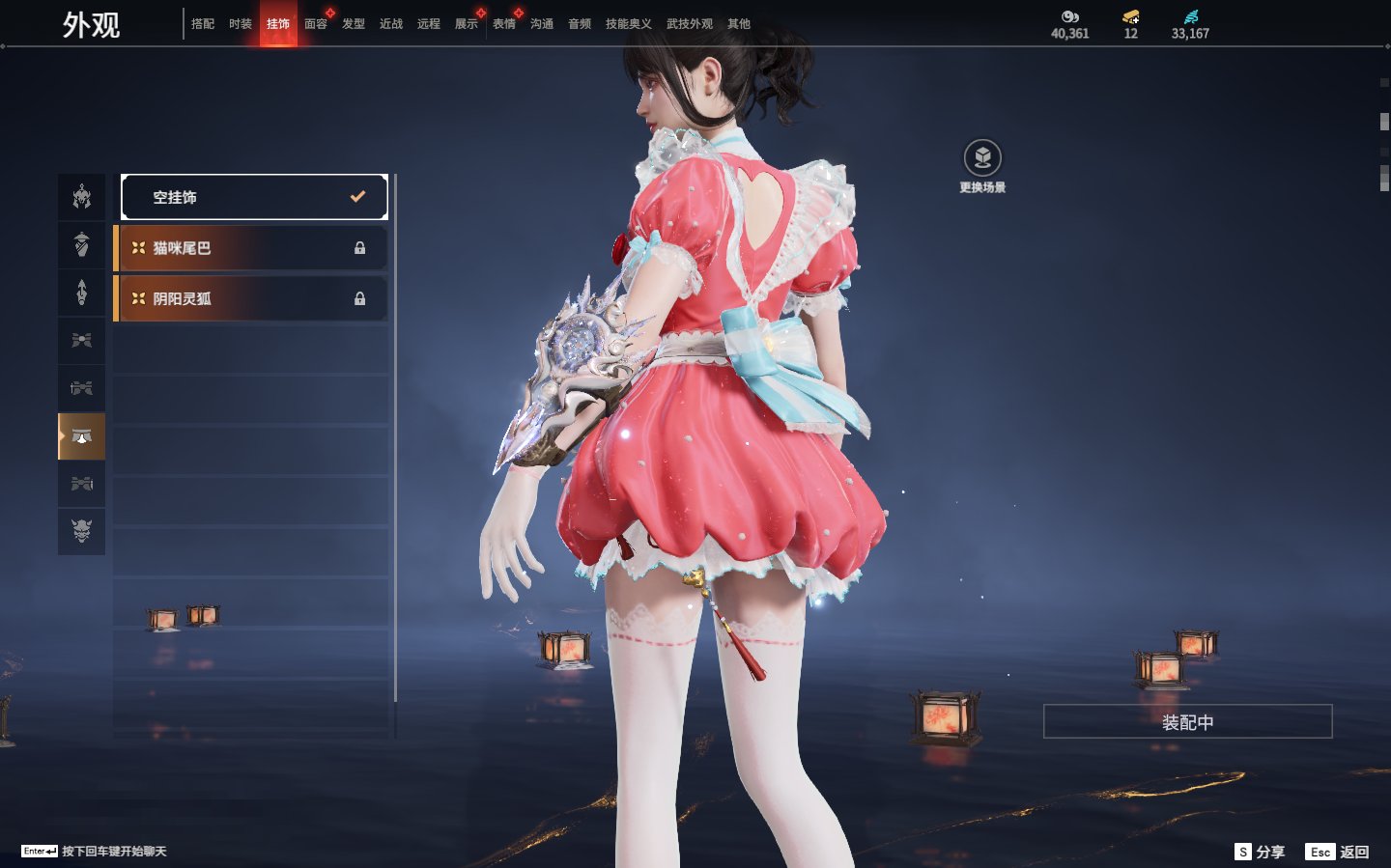
Task: Select the oni mask accessory category icon
Action: click(x=82, y=530)
